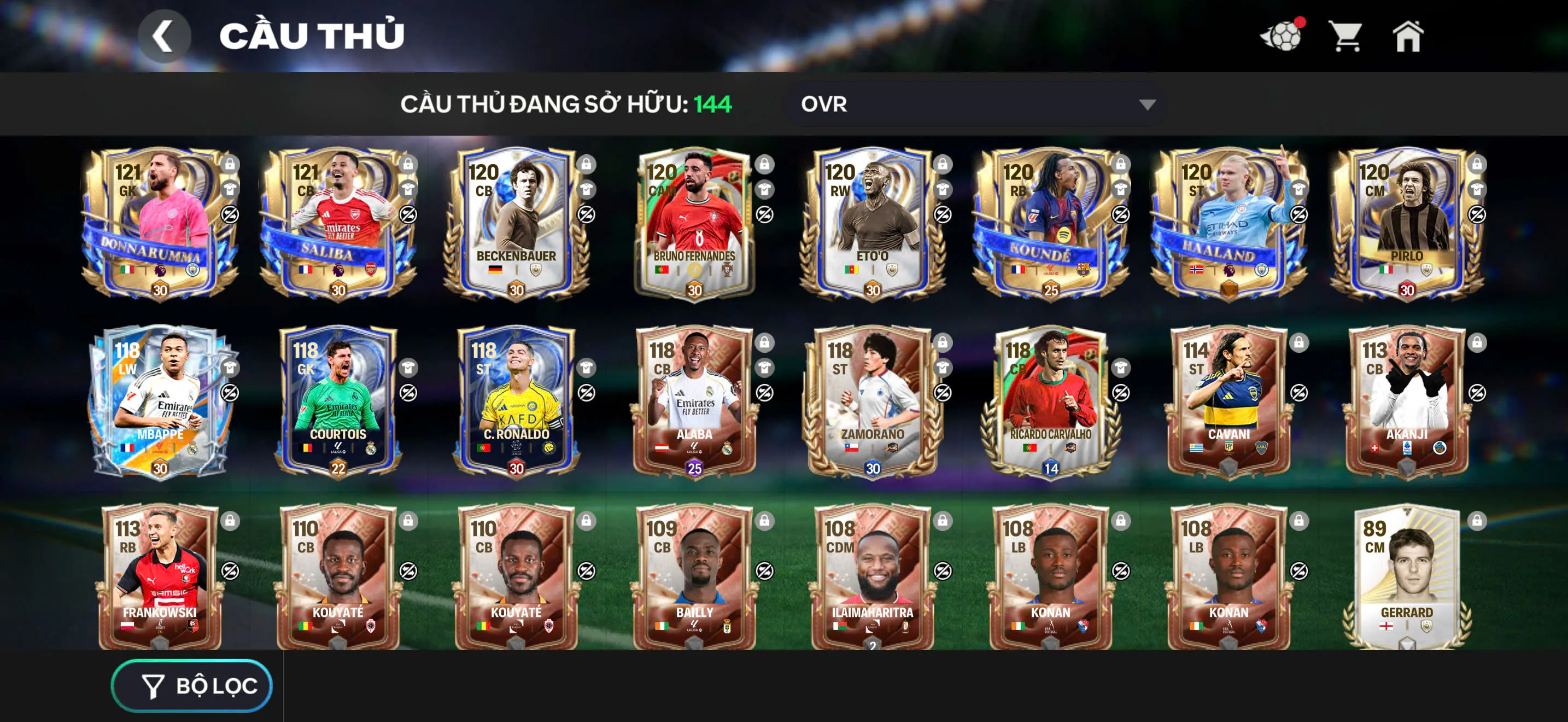The width and height of the screenshot is (1568, 722).
Task: Select the Gerrard 89 CM card
Action: 1407,578
